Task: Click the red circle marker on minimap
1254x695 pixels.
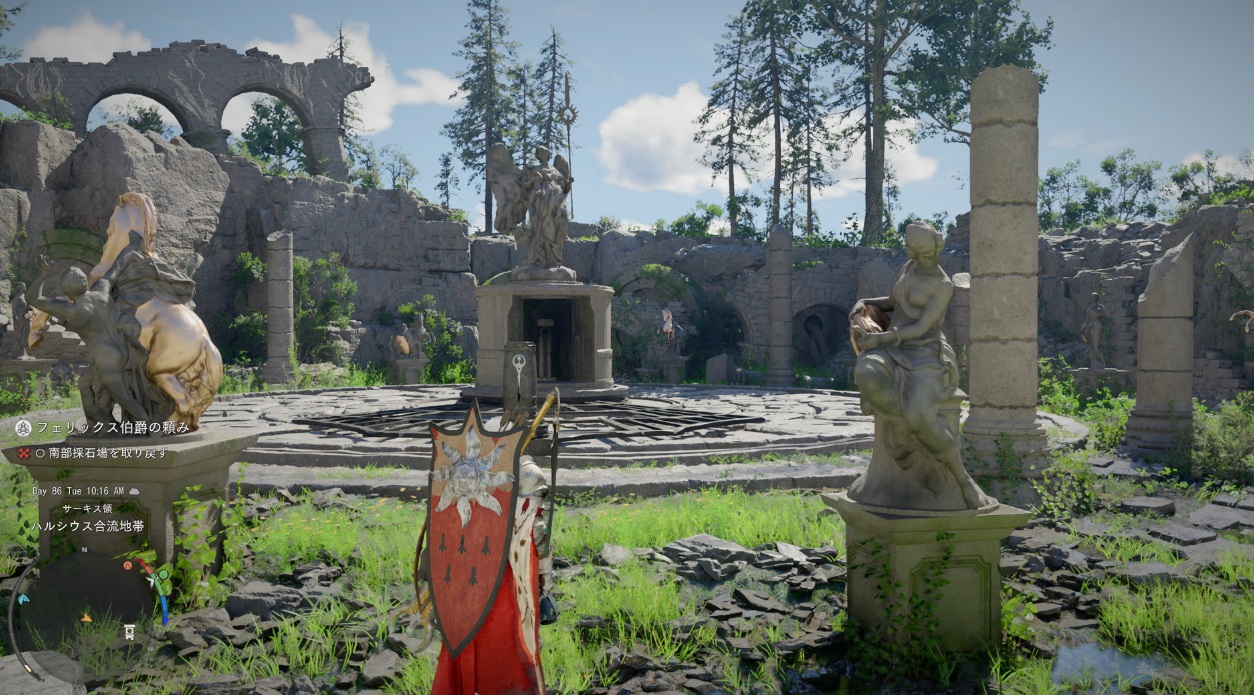Action: (x=129, y=566)
